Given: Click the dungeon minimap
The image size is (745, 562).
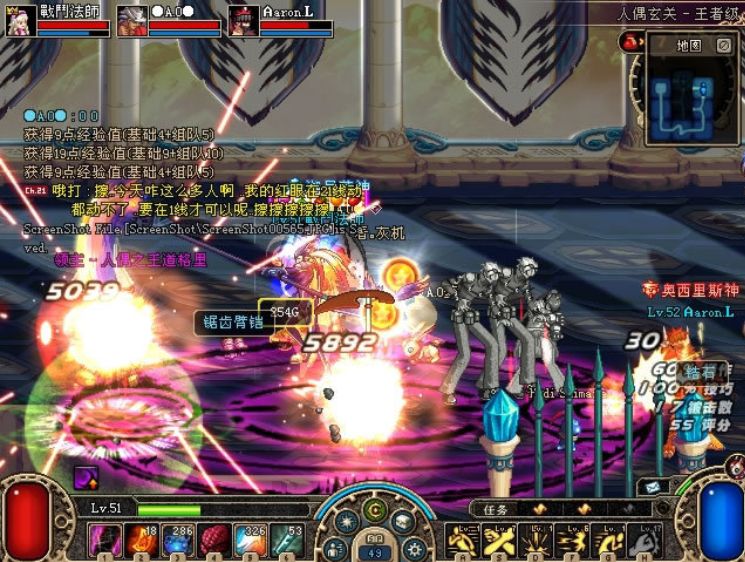Looking at the screenshot, I should (x=692, y=95).
